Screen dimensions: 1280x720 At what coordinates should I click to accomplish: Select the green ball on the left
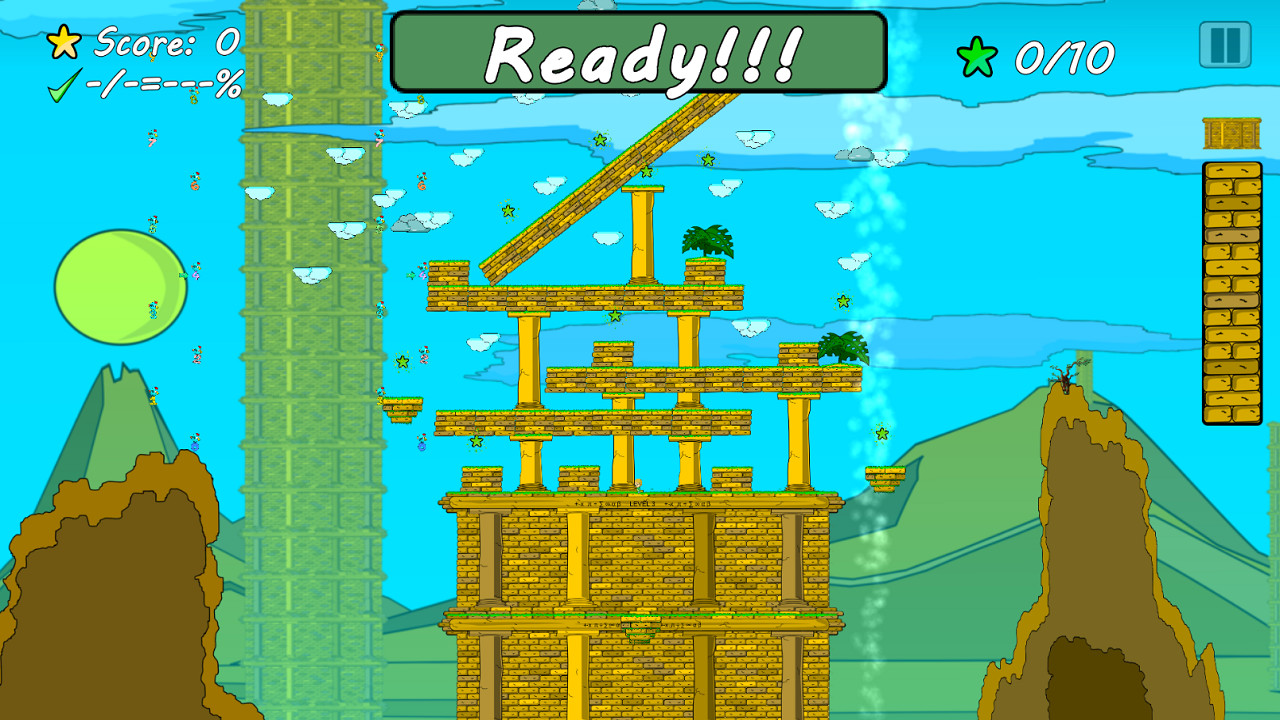click(118, 287)
